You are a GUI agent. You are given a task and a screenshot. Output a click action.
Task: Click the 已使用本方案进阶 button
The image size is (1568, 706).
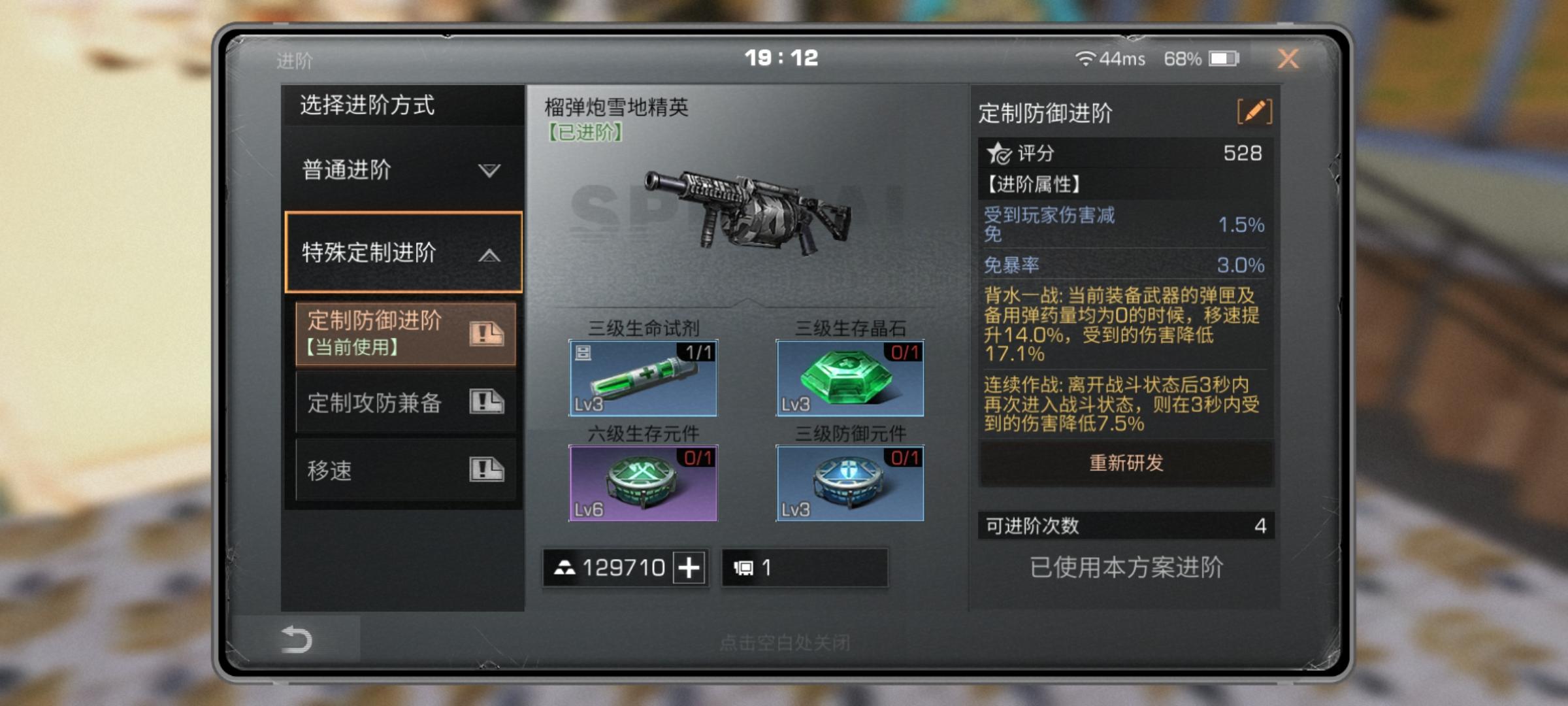[1126, 567]
